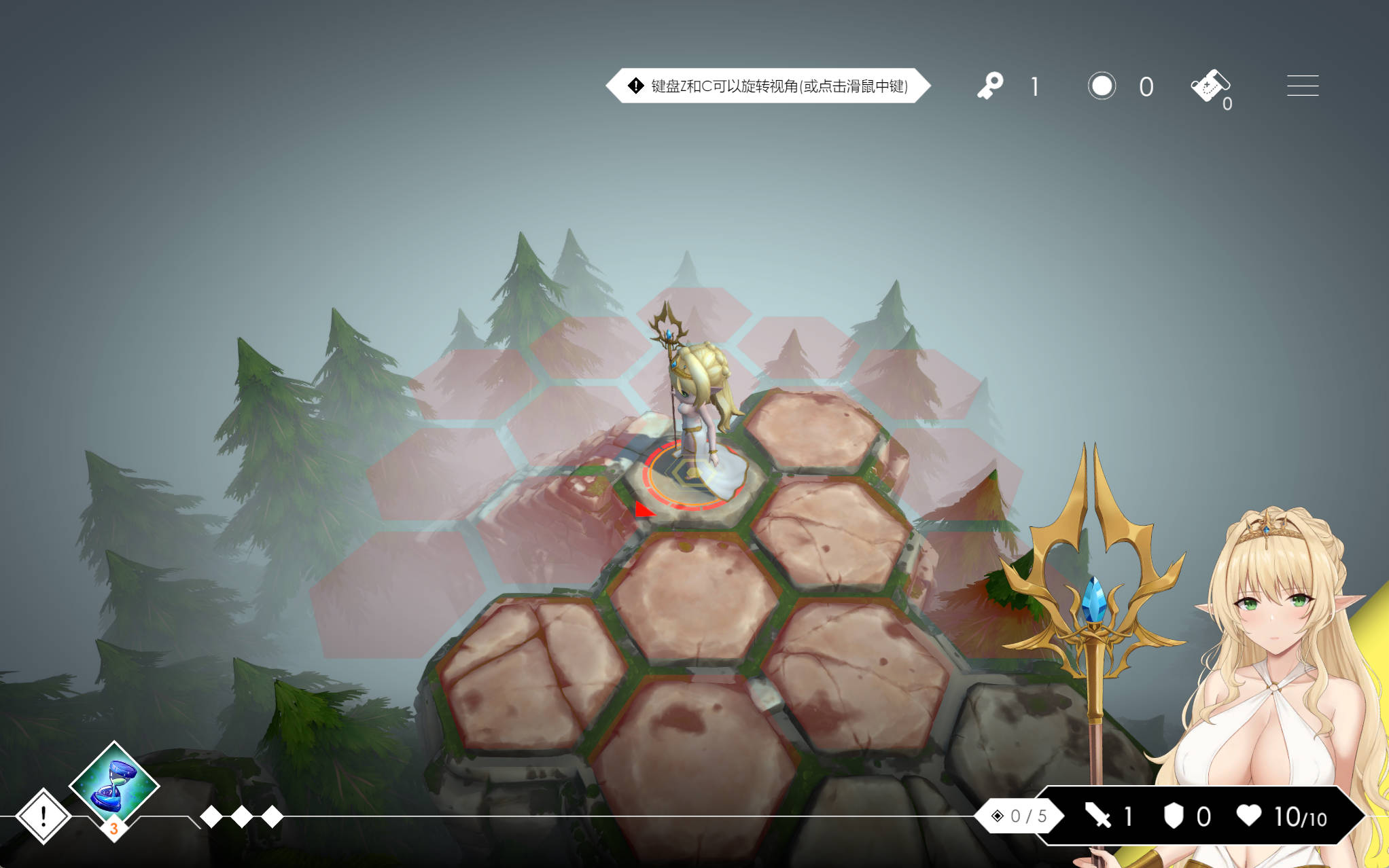Activate the hourglass skill icon
Viewport: 1389px width, 868px height.
114,784
